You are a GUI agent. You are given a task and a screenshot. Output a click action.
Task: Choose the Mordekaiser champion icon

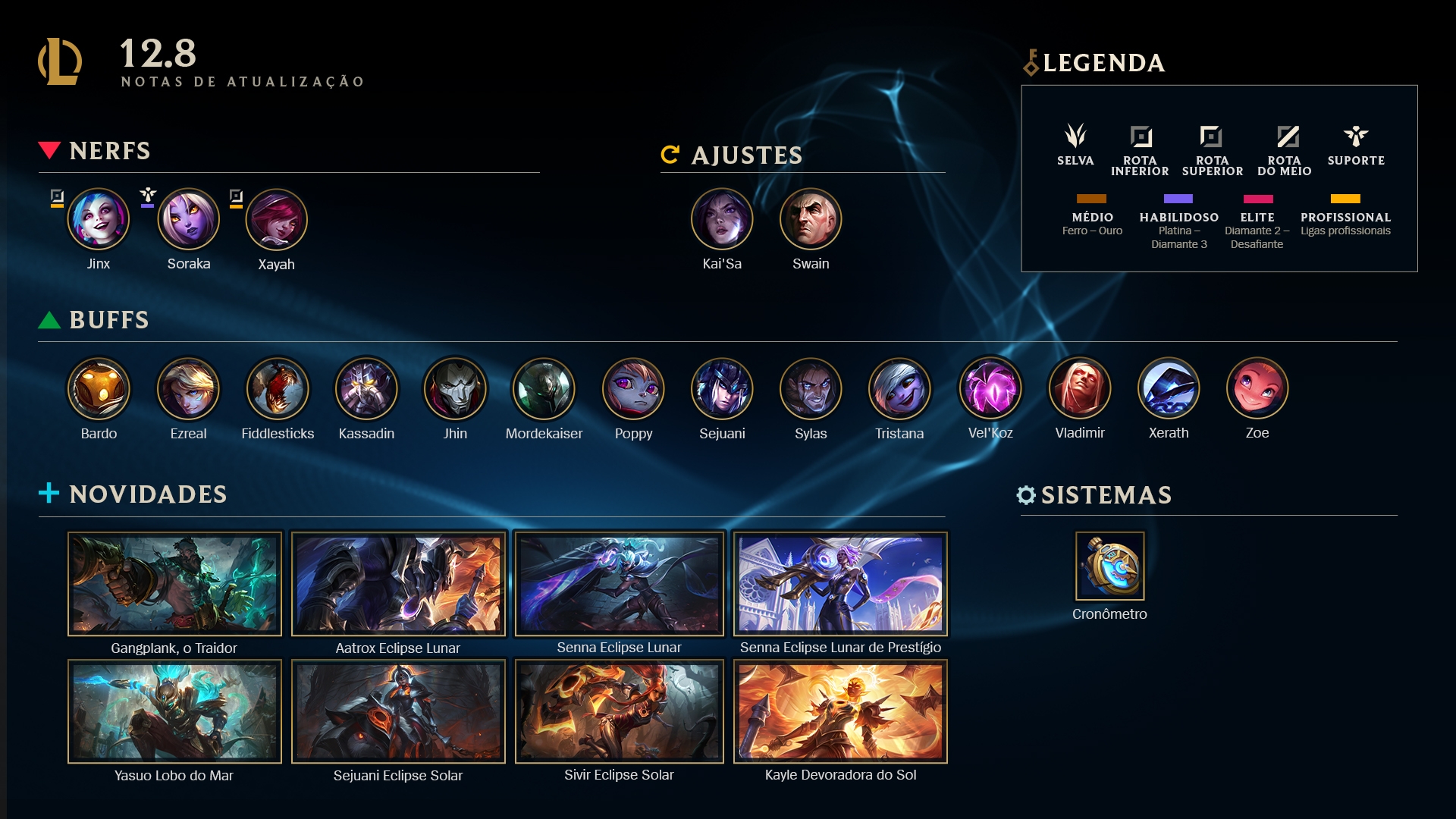tap(544, 389)
